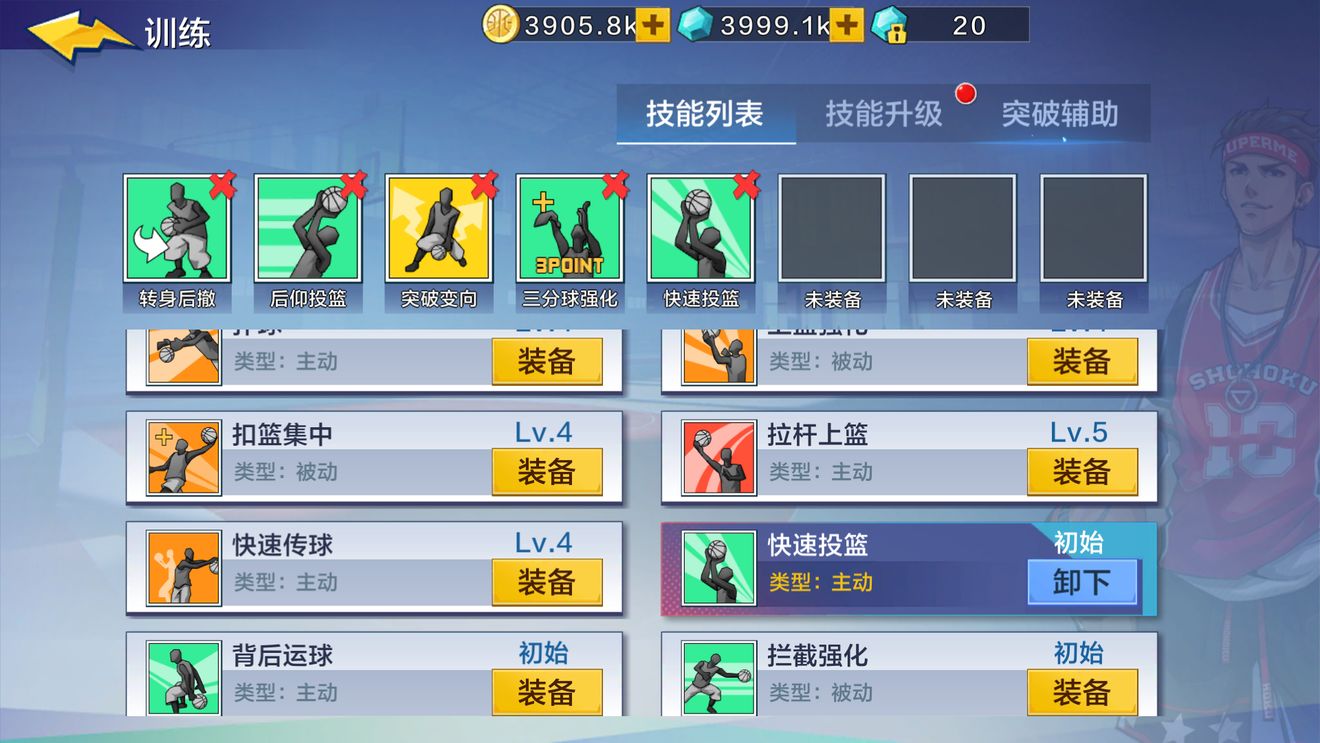Switch to the 技能升级 tab
This screenshot has height=743, width=1320.
[x=884, y=114]
